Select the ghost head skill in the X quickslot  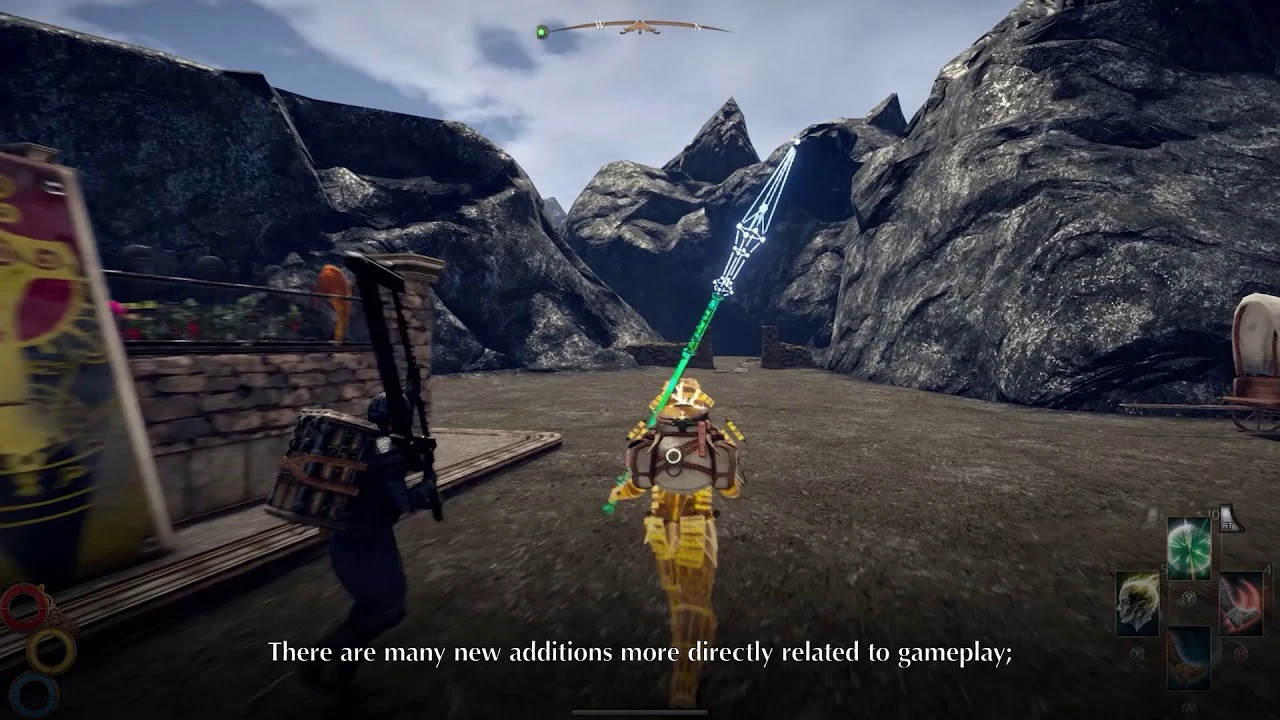pyautogui.click(x=1136, y=605)
